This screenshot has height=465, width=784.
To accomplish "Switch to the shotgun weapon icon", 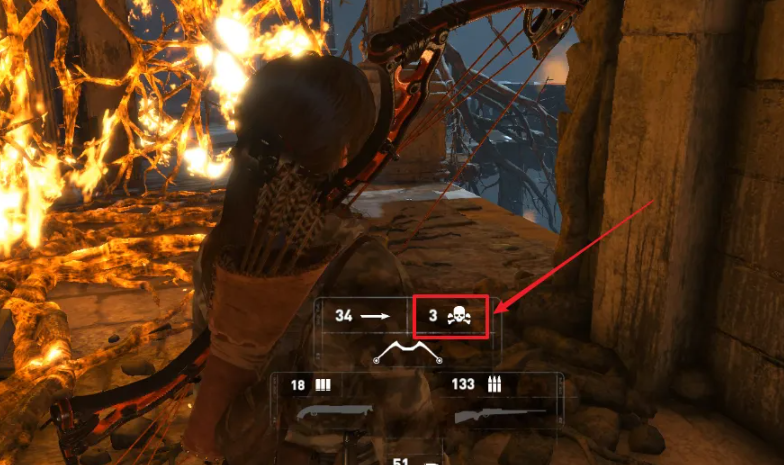I will coord(333,412).
